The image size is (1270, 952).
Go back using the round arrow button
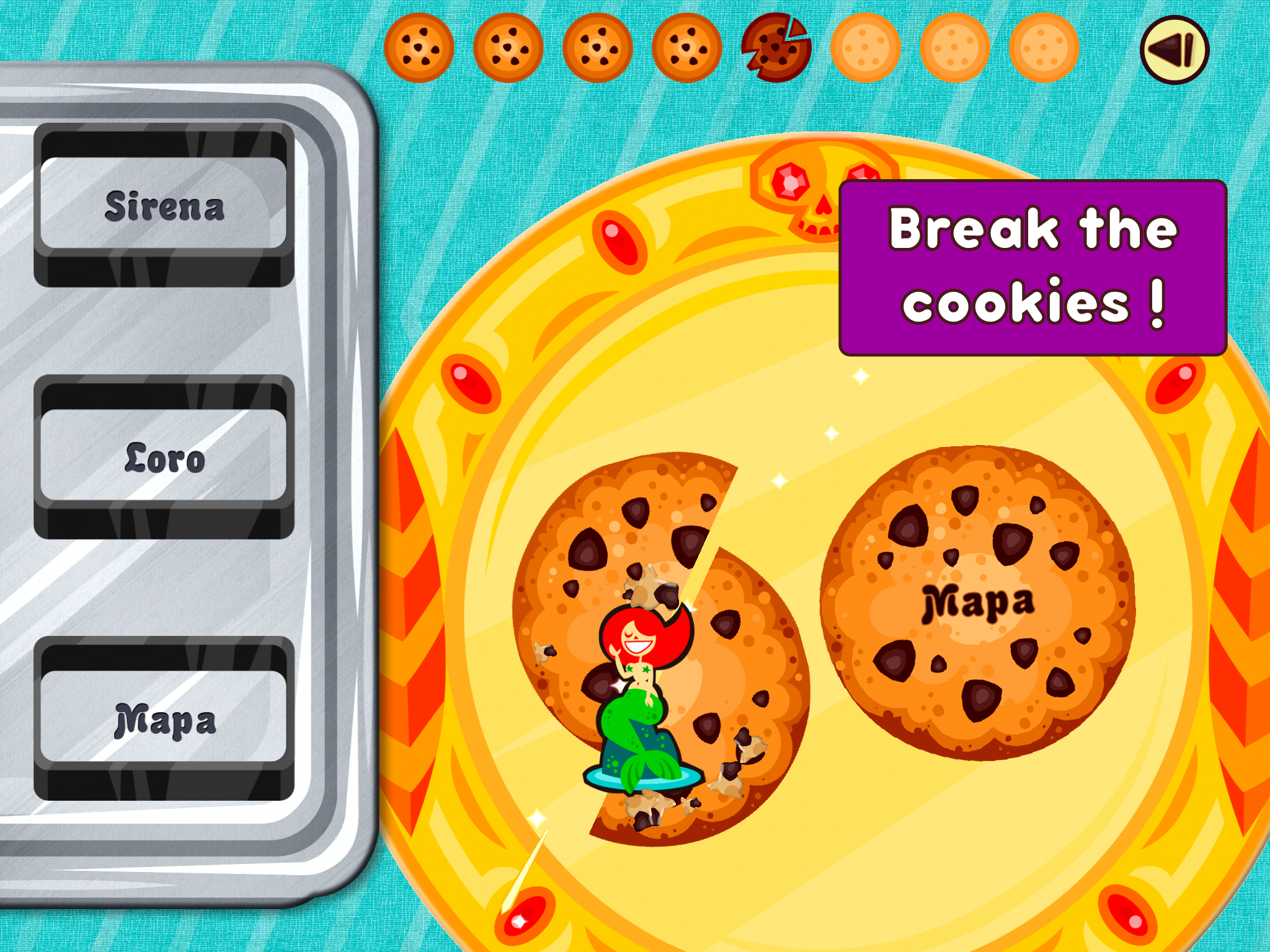(x=1174, y=50)
